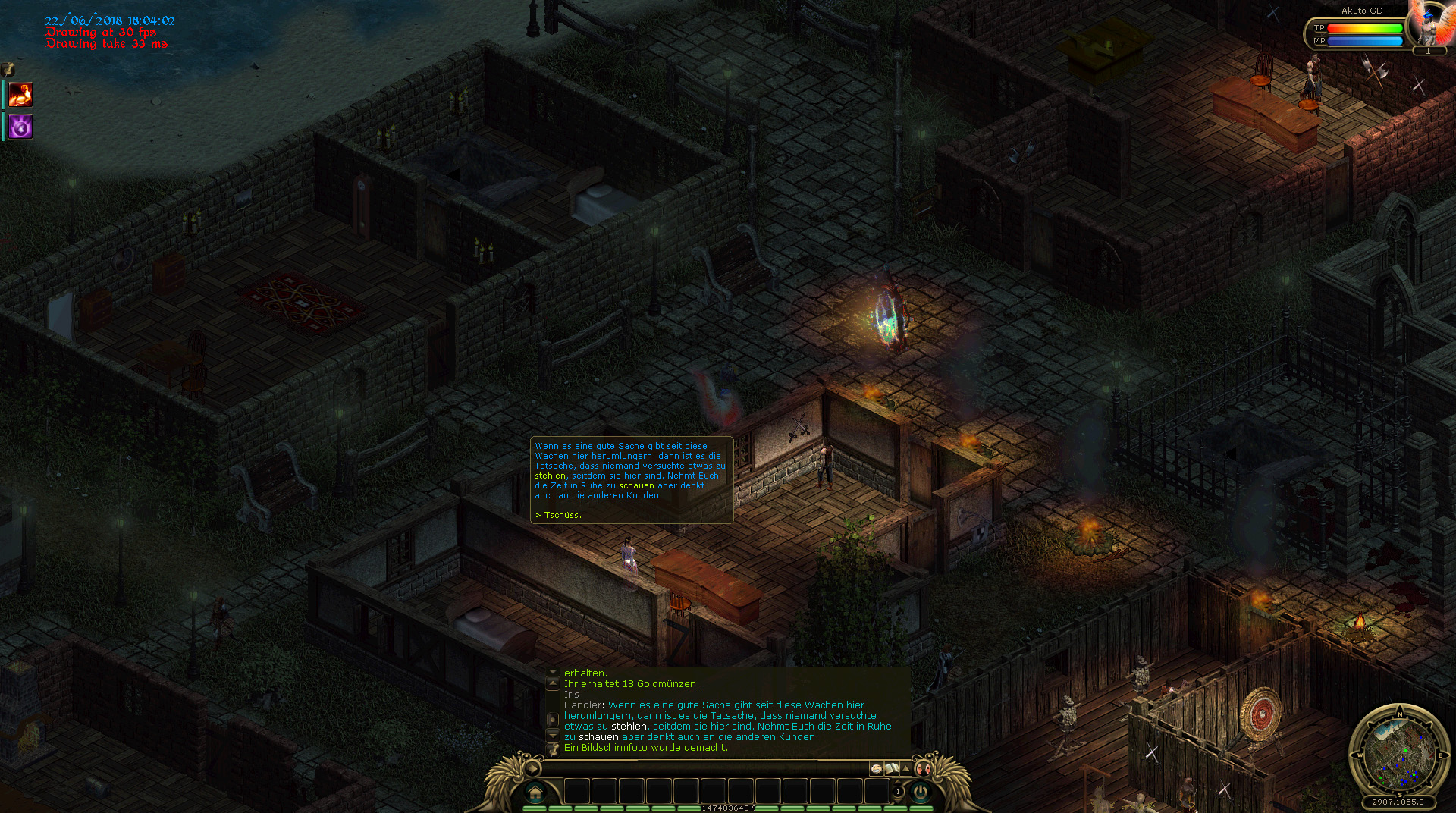Screen dimensions: 1456x813
Task: Click the round dot button on the chat scrollbar
Action: tap(552, 719)
